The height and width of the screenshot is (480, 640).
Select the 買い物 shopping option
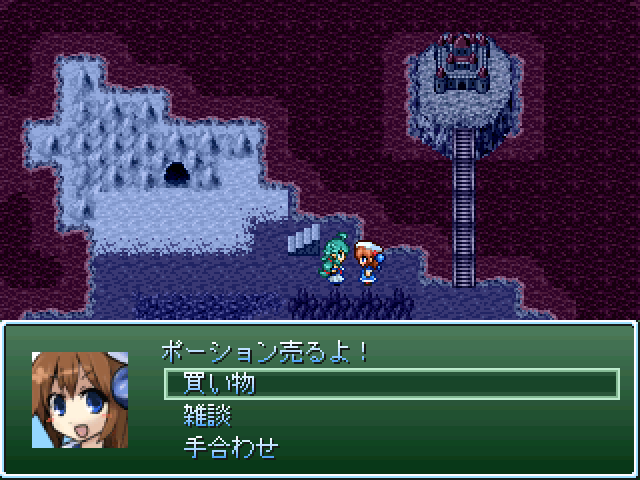coord(220,383)
